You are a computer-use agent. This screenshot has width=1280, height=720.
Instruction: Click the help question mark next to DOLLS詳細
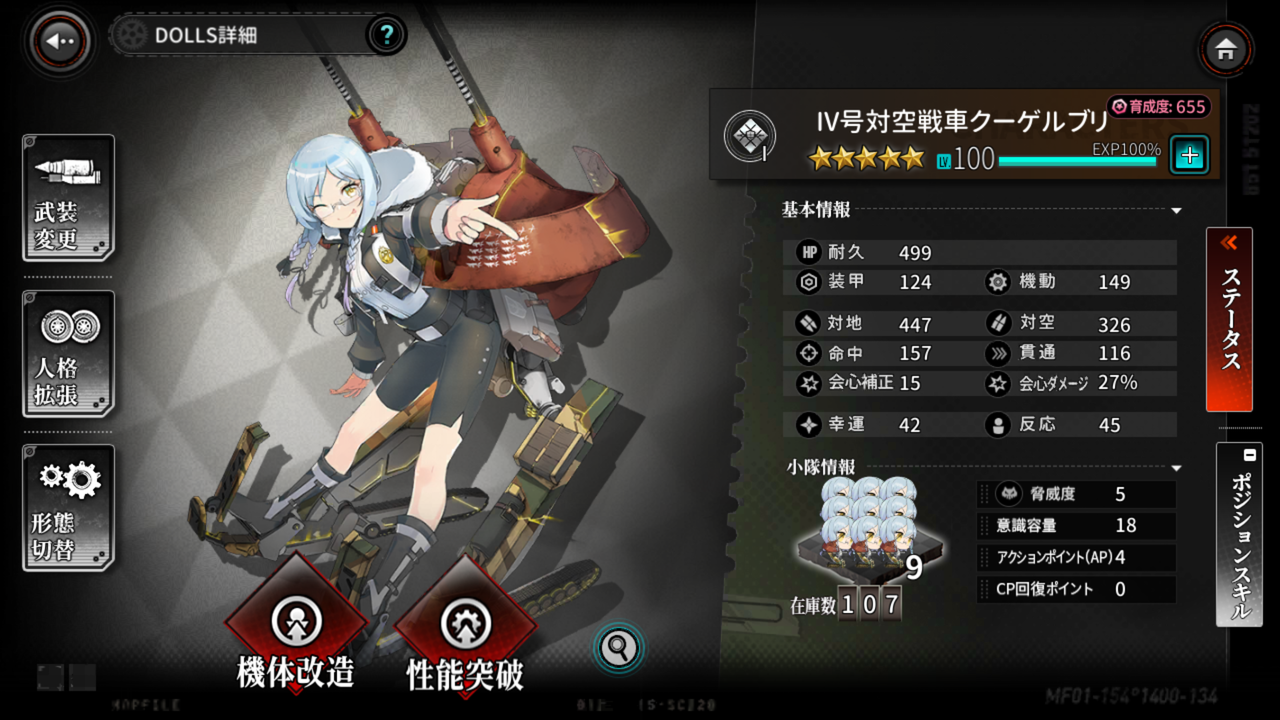click(x=387, y=35)
